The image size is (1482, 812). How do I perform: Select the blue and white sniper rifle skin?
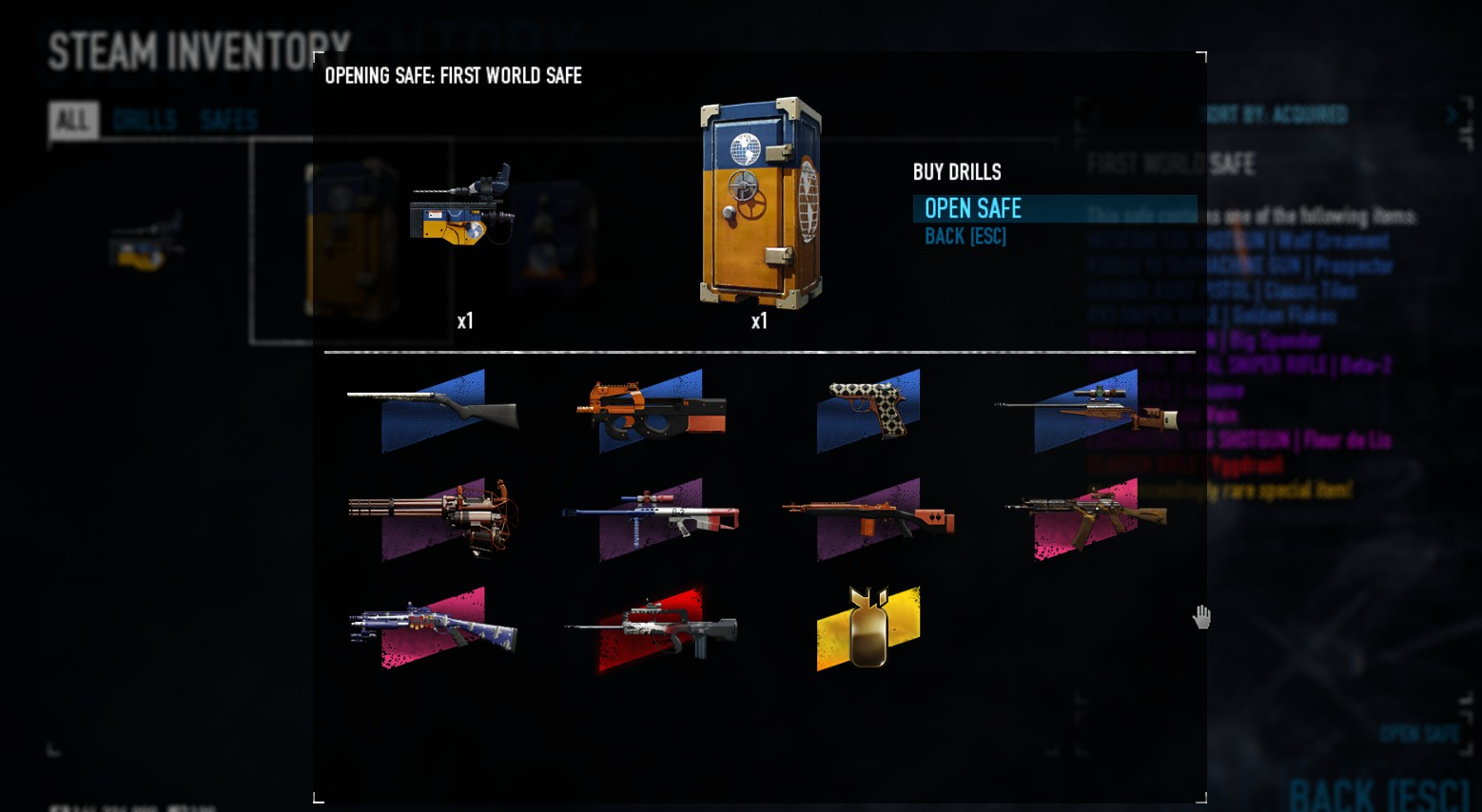(x=652, y=518)
